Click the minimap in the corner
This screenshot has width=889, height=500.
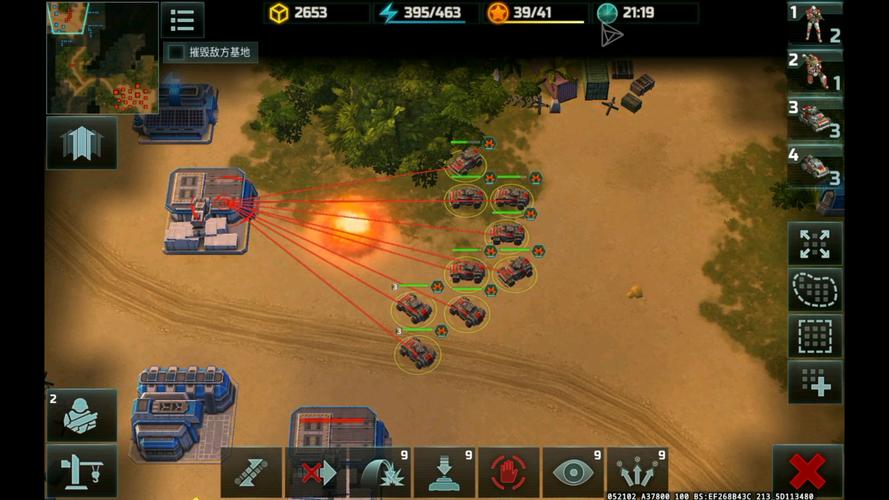point(102,57)
